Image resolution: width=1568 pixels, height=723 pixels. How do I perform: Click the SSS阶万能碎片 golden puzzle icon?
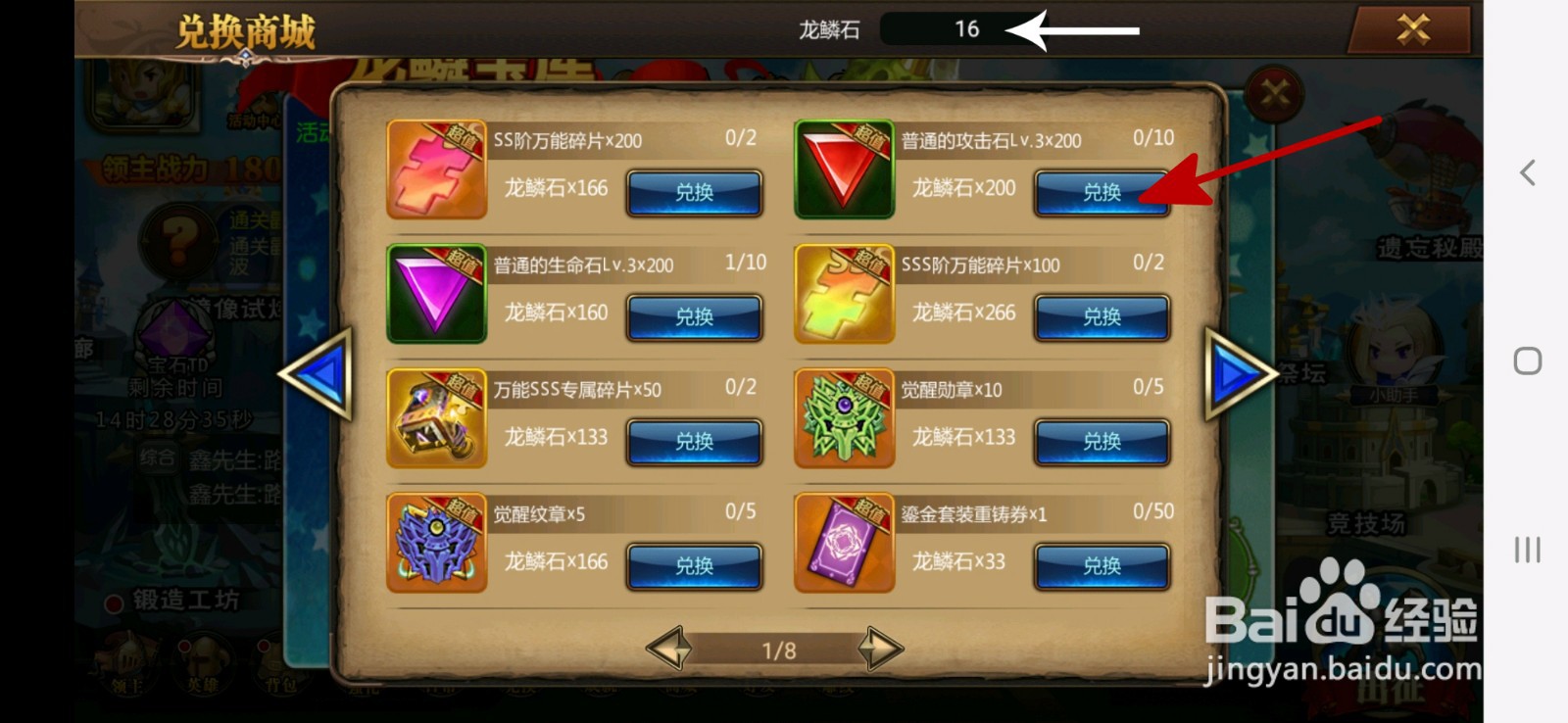tap(845, 293)
